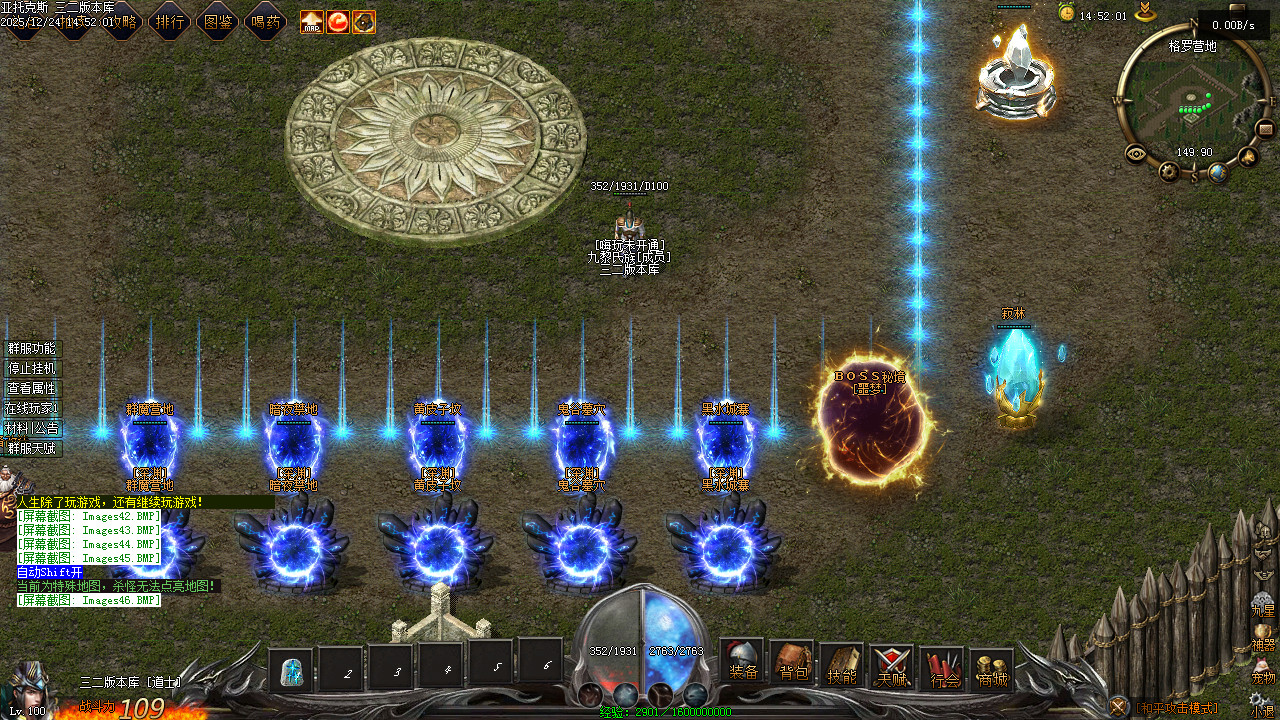Click the globe world map button
1280x720 pixels.
tap(1217, 173)
